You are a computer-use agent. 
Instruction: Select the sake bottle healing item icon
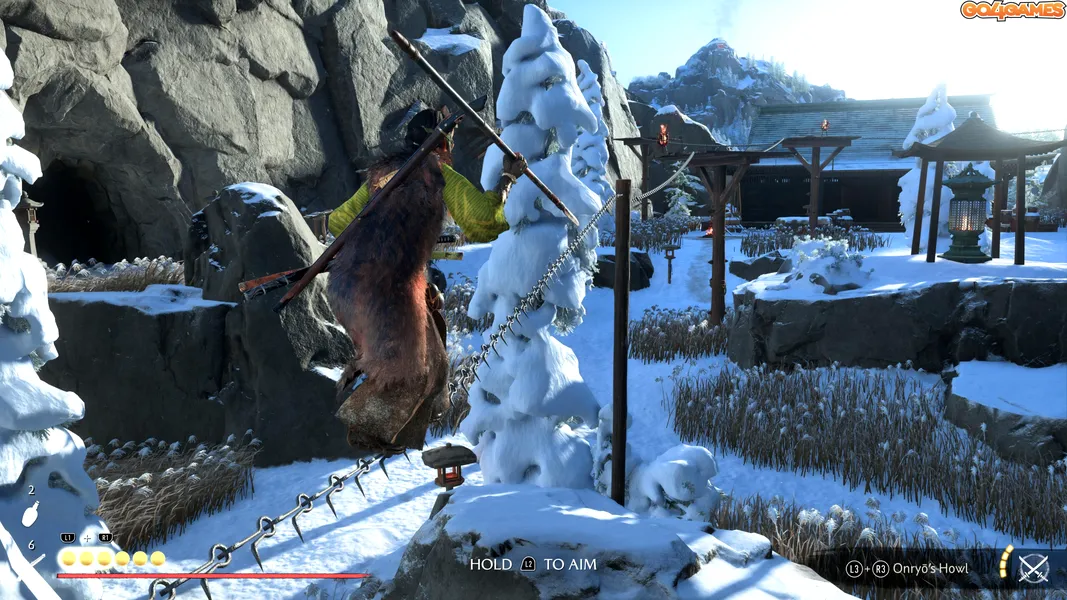(31, 514)
